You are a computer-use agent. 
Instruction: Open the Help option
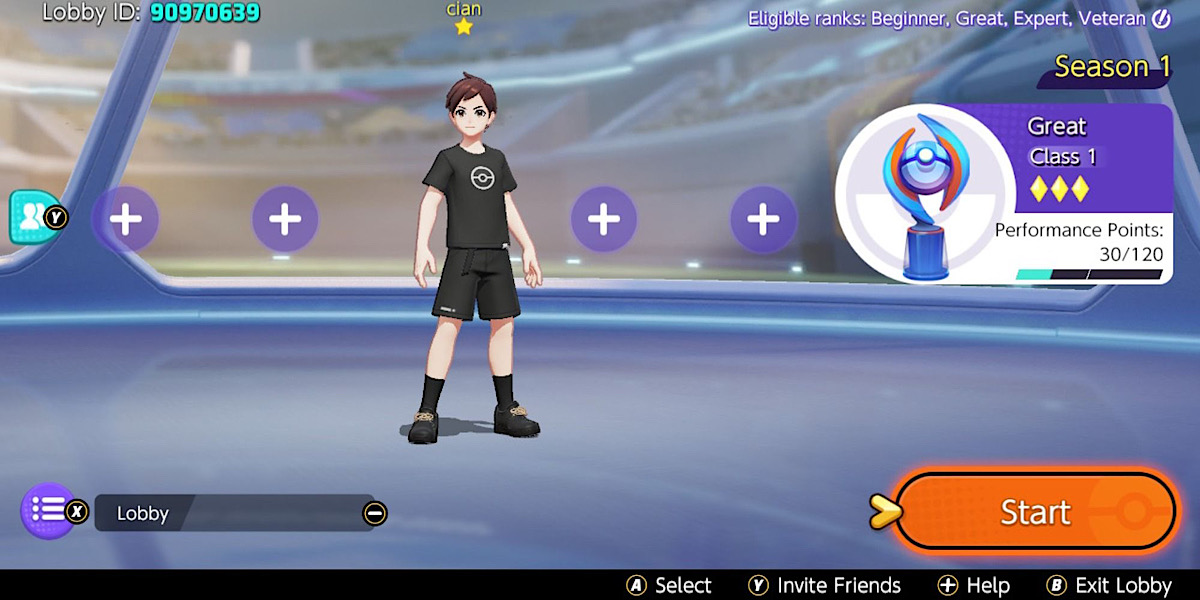(x=973, y=586)
